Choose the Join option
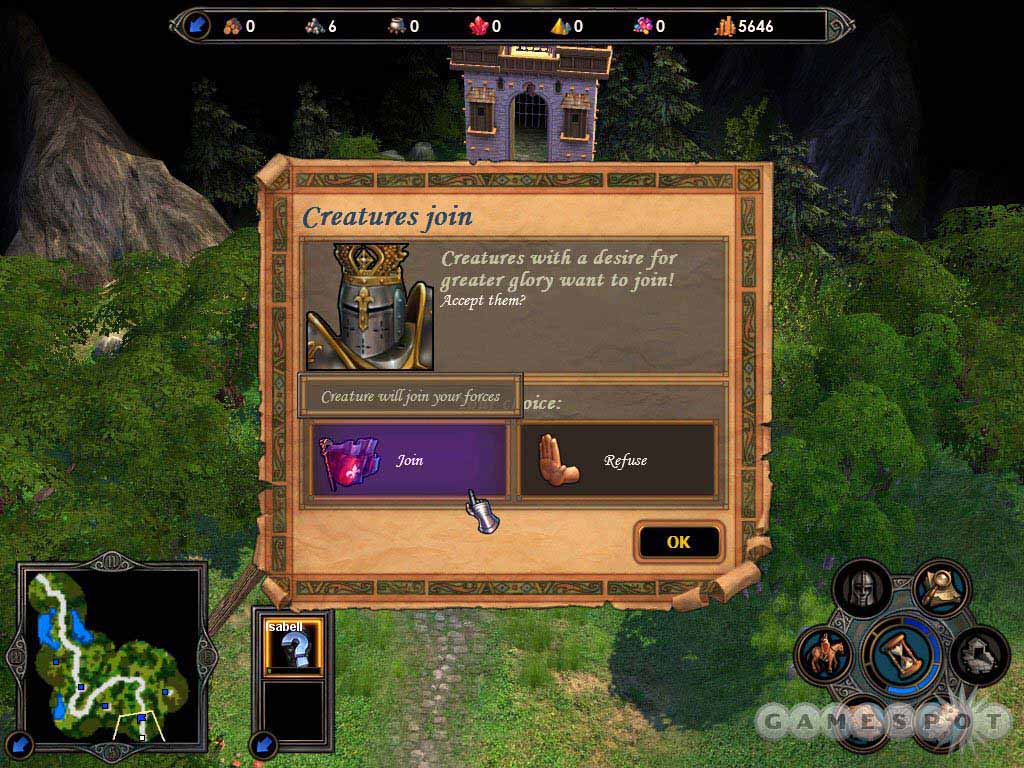 (409, 460)
